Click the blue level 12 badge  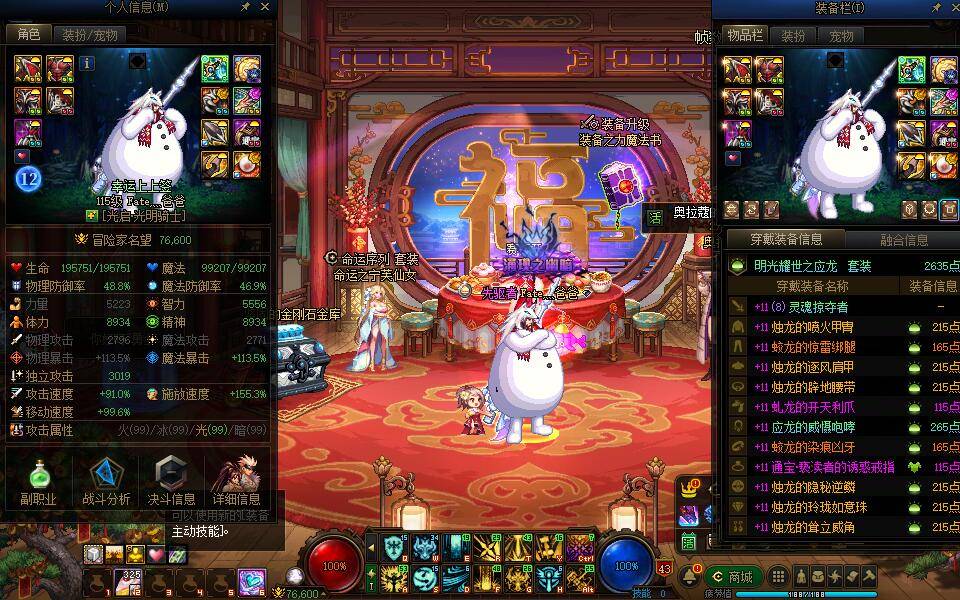27,179
